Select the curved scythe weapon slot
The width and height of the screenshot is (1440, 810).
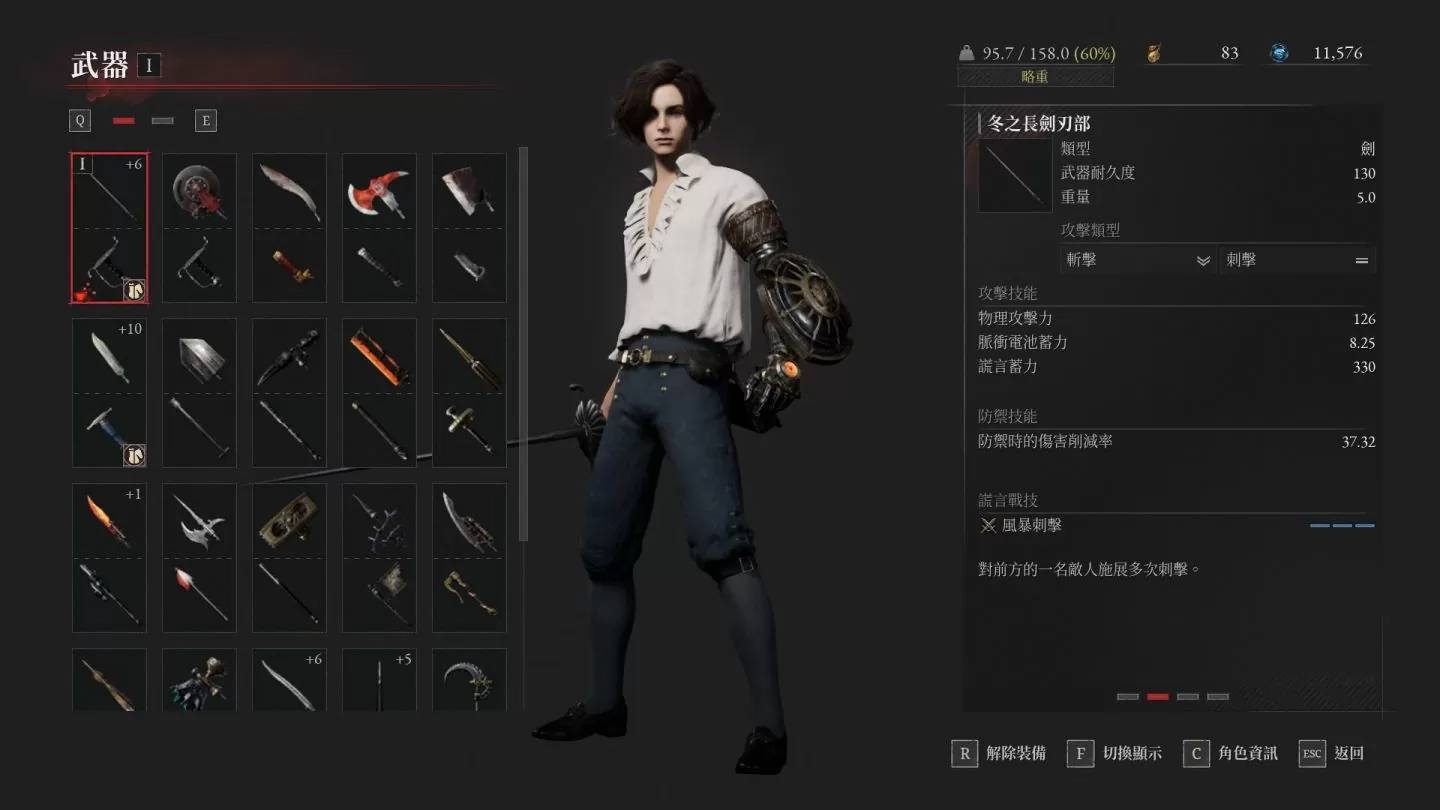[x=469, y=680]
